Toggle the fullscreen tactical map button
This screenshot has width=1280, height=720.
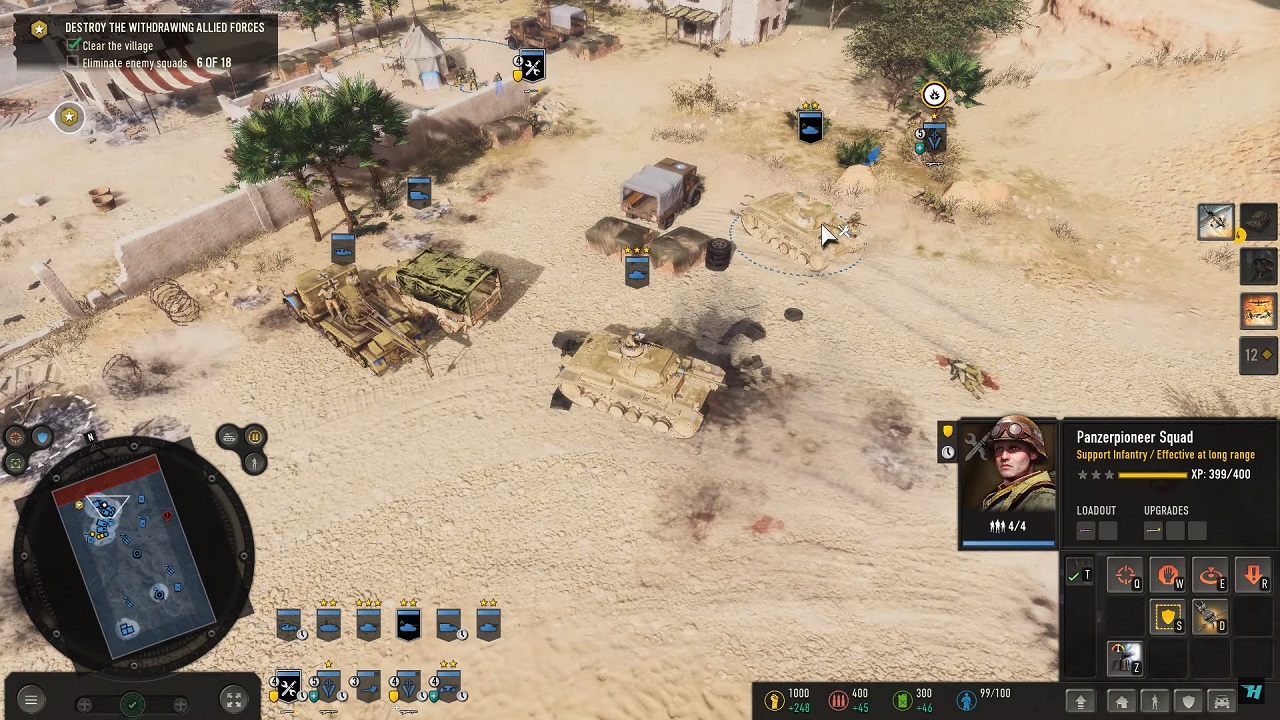click(232, 701)
